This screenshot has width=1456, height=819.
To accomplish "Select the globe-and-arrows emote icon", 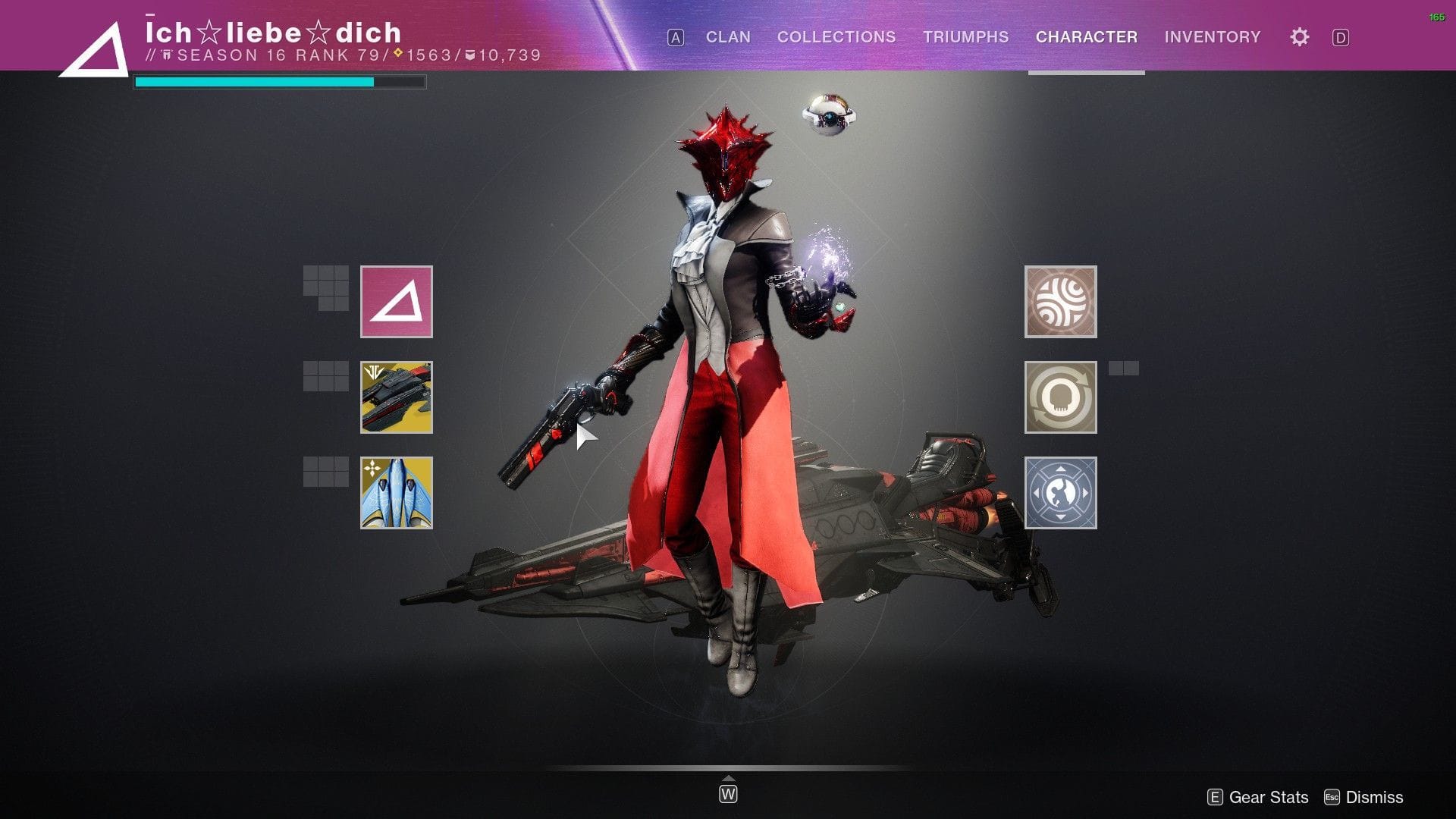I will [x=1059, y=493].
